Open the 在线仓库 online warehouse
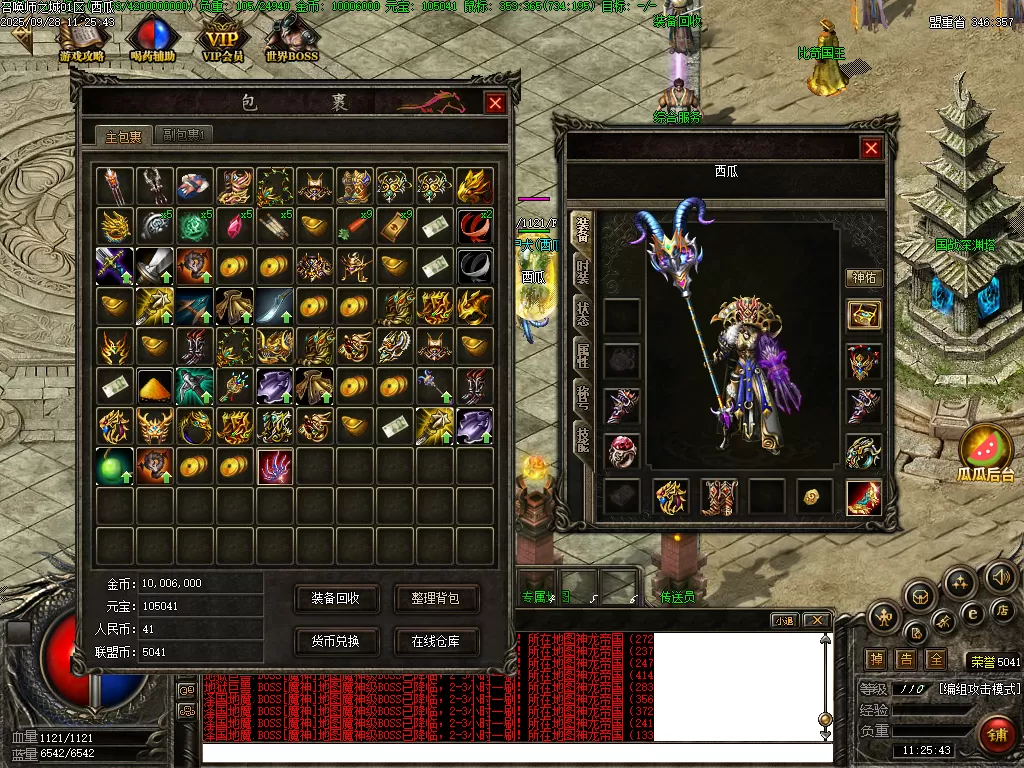This screenshot has height=768, width=1024. pyautogui.click(x=436, y=641)
